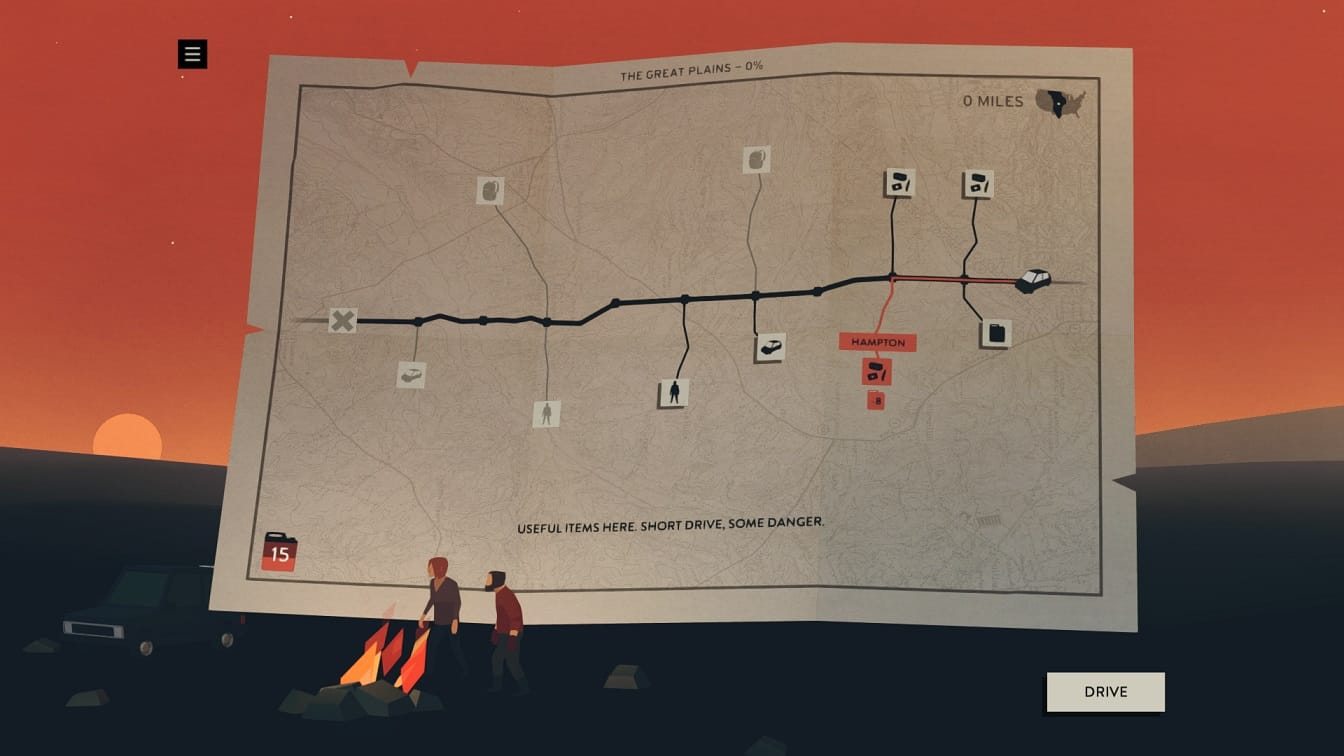Click the mug supply icon on the top center branch
Image resolution: width=1344 pixels, height=756 pixels.
[x=755, y=160]
